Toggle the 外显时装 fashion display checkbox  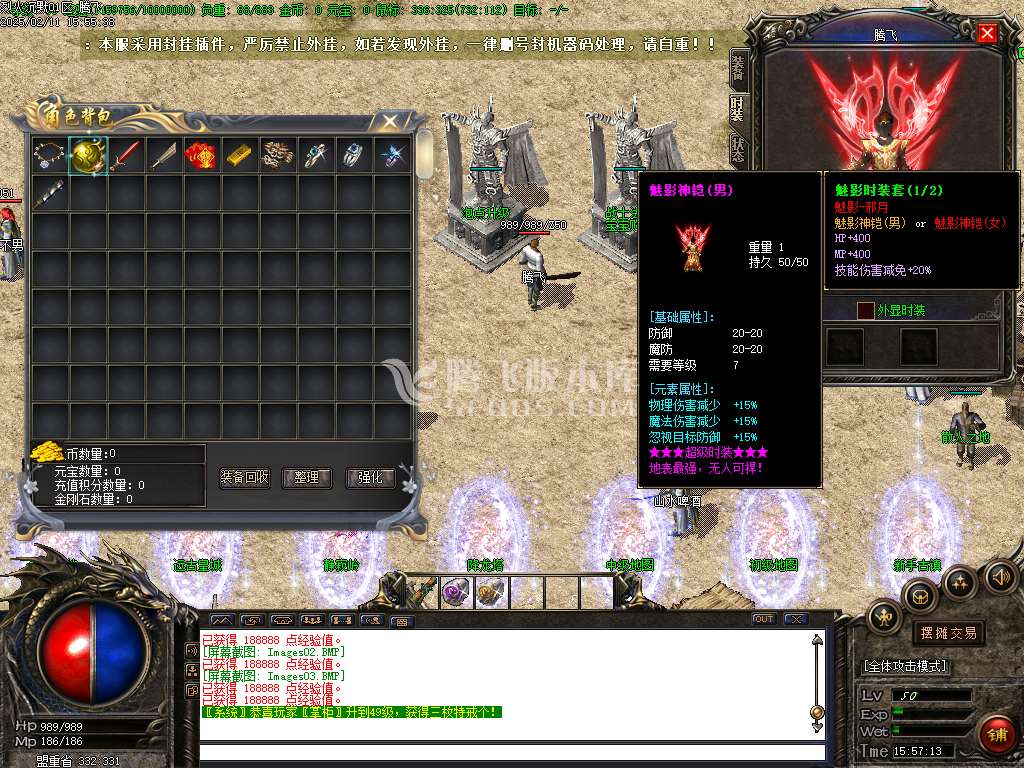coord(866,311)
